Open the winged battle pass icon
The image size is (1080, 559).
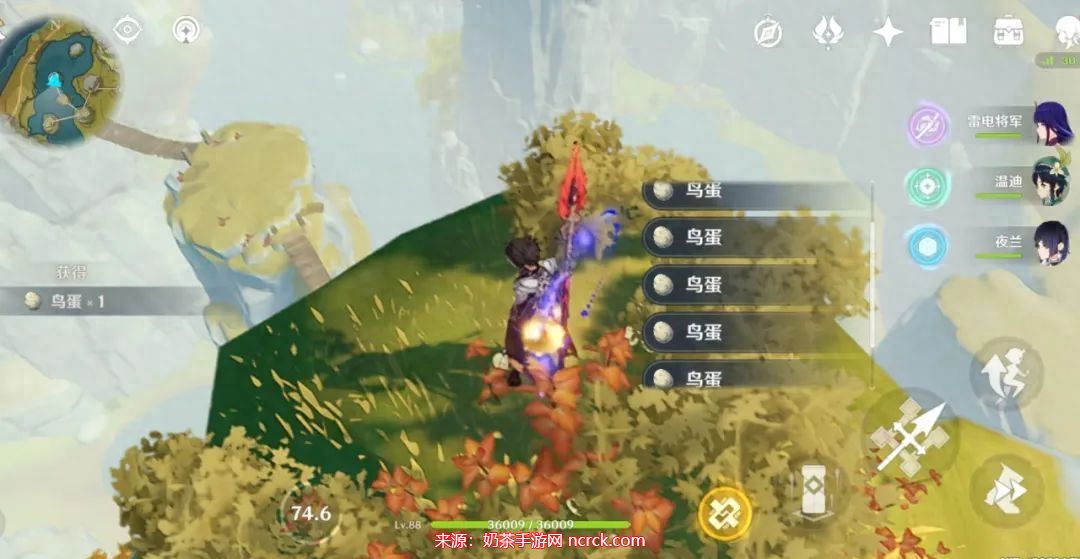click(x=828, y=31)
